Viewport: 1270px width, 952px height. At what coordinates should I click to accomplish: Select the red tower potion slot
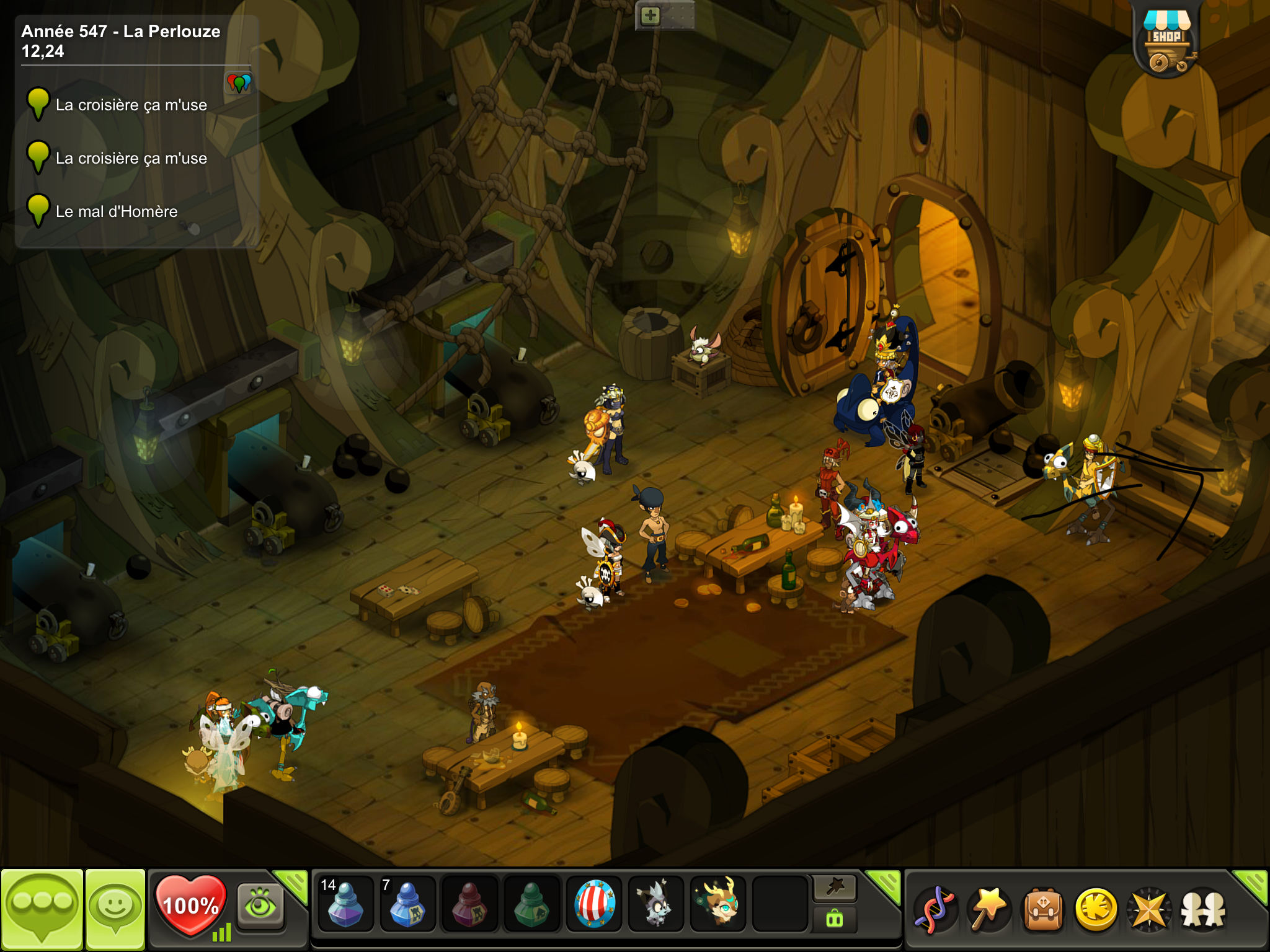coord(469,904)
